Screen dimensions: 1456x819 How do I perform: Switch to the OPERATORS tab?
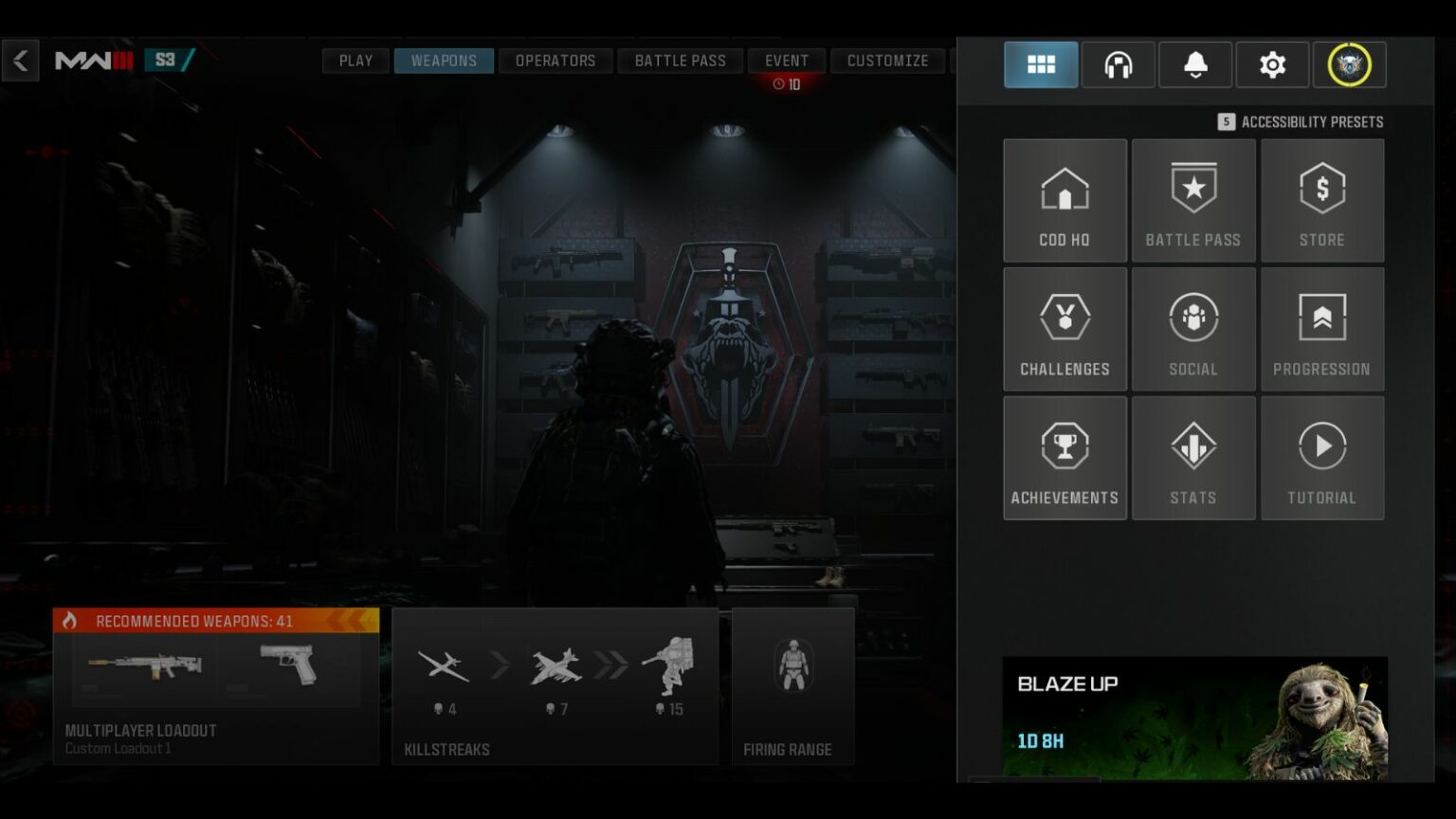click(555, 60)
